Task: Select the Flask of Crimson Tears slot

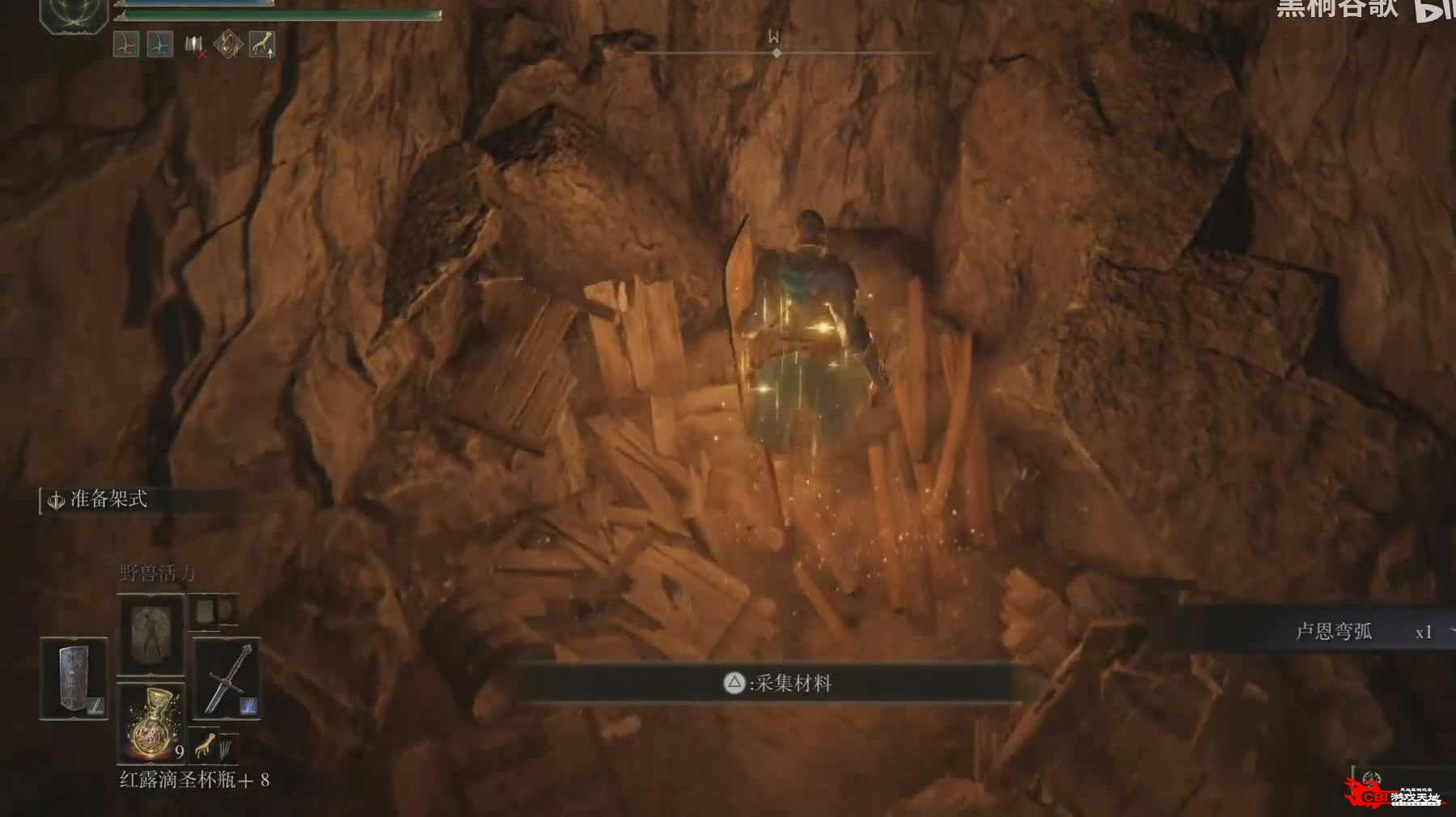Action: 151,722
